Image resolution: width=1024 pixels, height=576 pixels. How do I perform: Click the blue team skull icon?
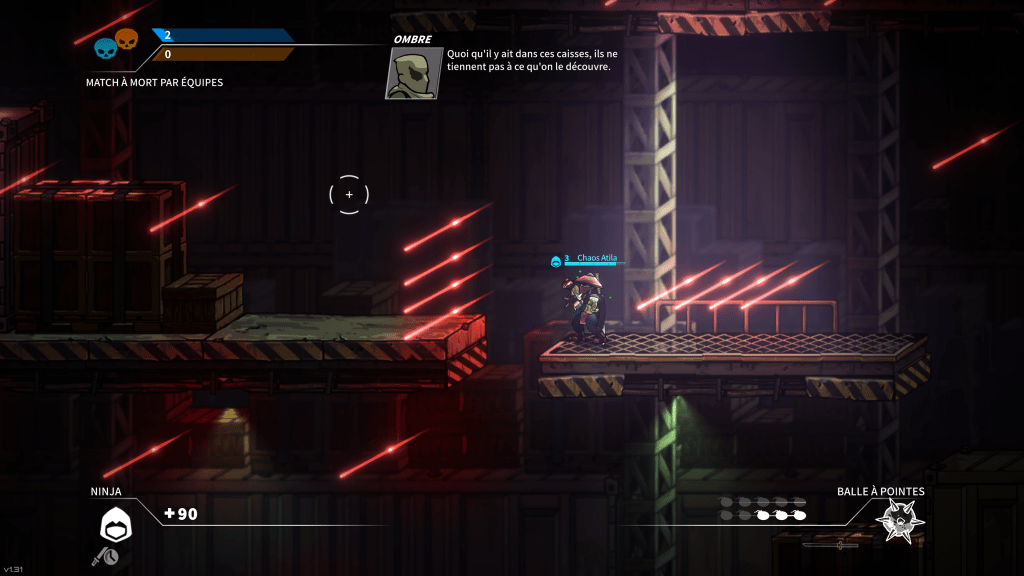click(x=105, y=47)
